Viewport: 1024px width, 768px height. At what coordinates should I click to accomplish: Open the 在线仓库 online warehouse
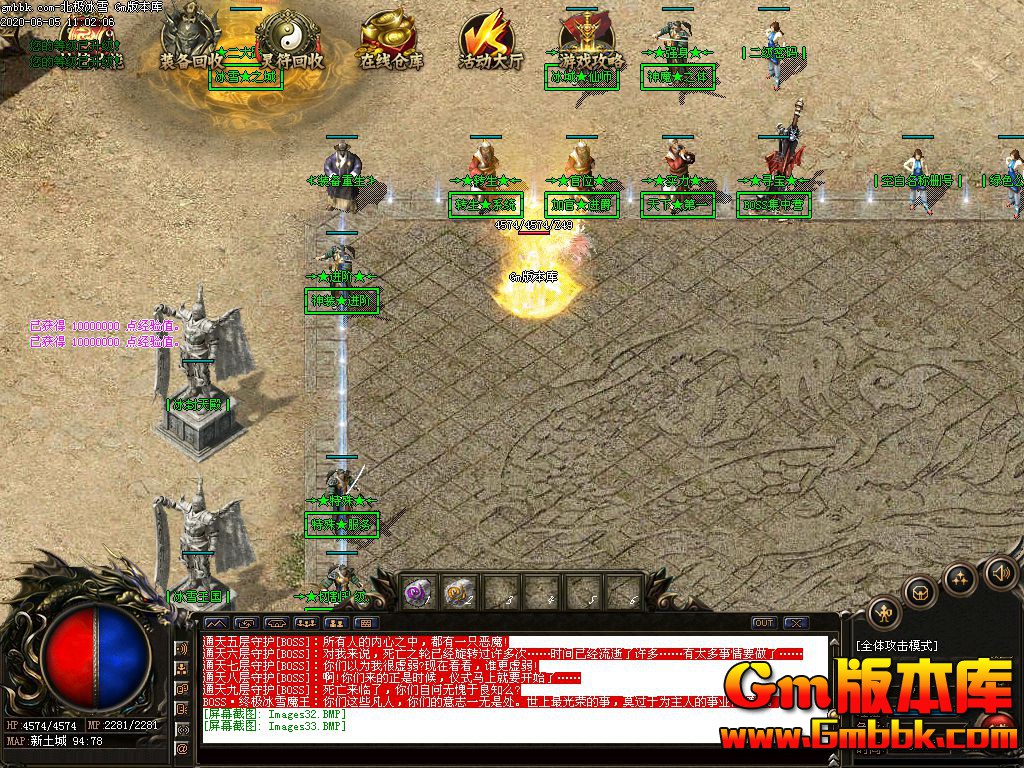tap(391, 40)
